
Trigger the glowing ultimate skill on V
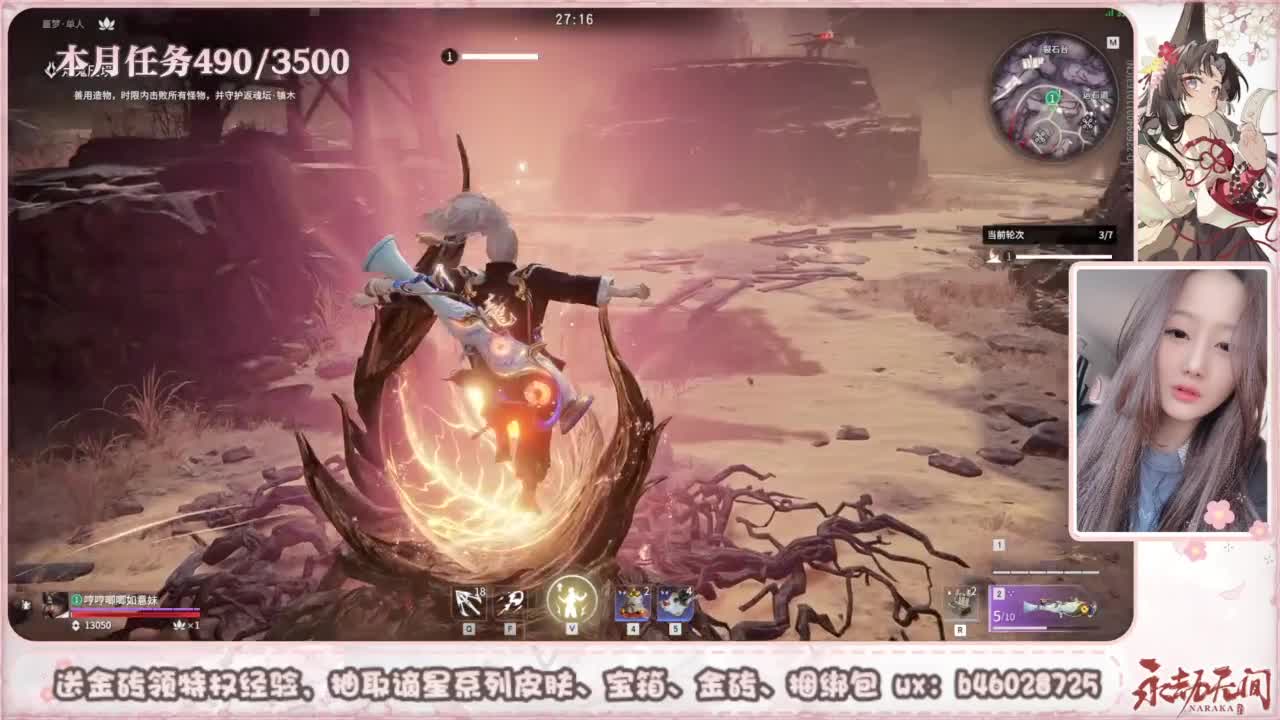point(572,598)
